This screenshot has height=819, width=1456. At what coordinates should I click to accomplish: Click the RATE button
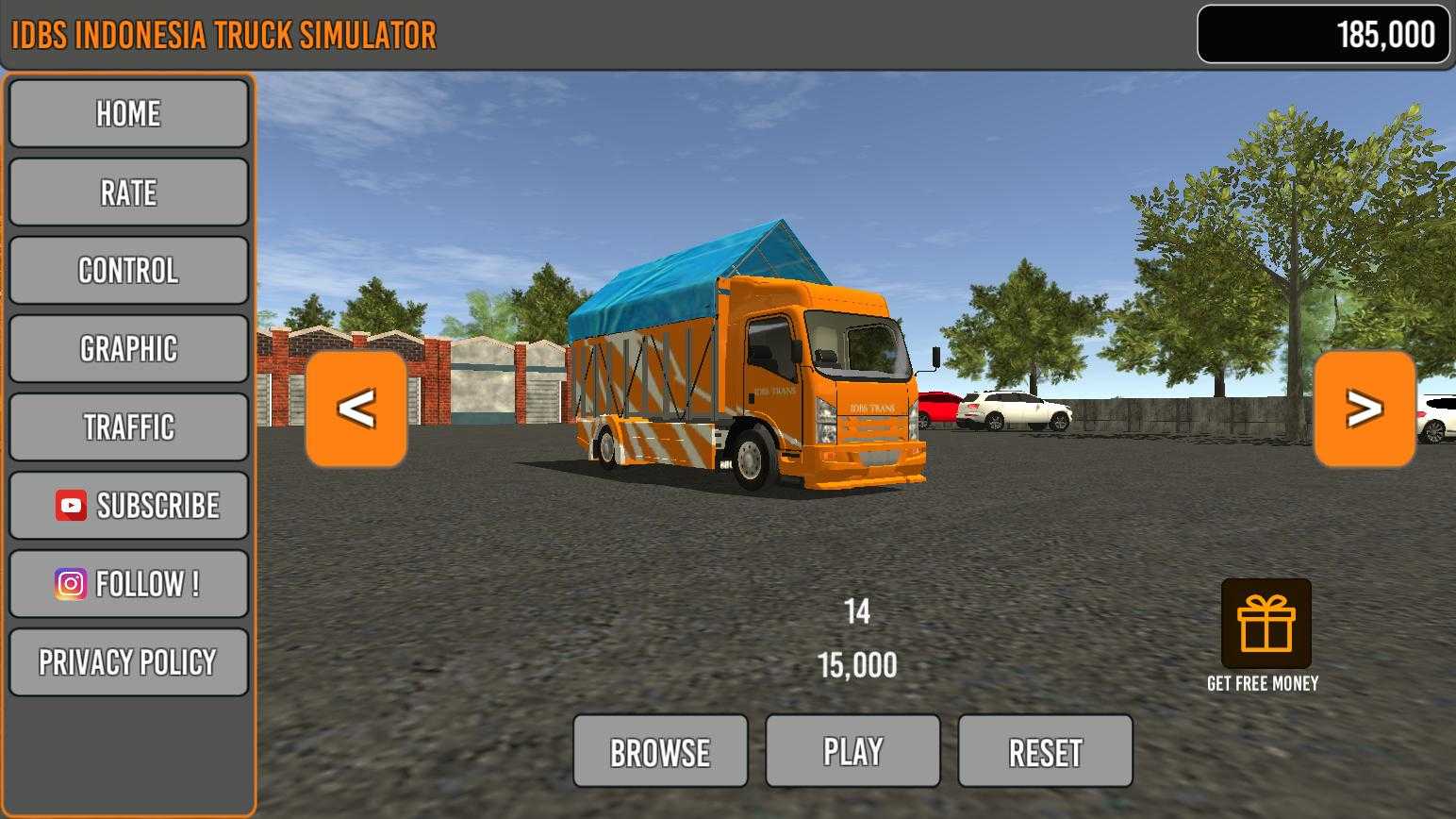click(x=128, y=192)
